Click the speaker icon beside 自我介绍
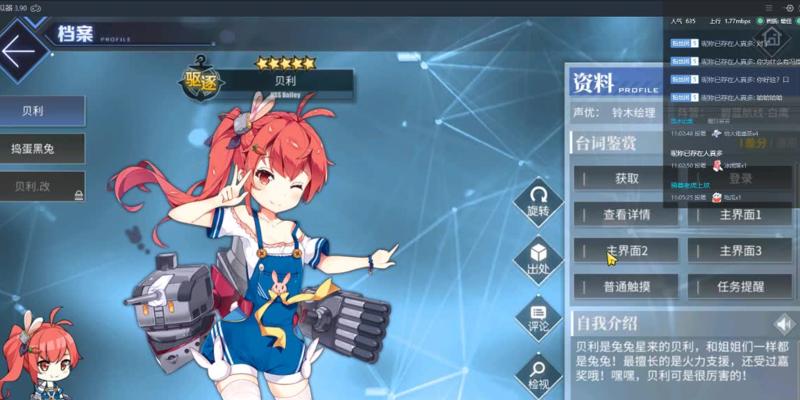Screen dimensions: 800x400 pyautogui.click(x=786, y=323)
